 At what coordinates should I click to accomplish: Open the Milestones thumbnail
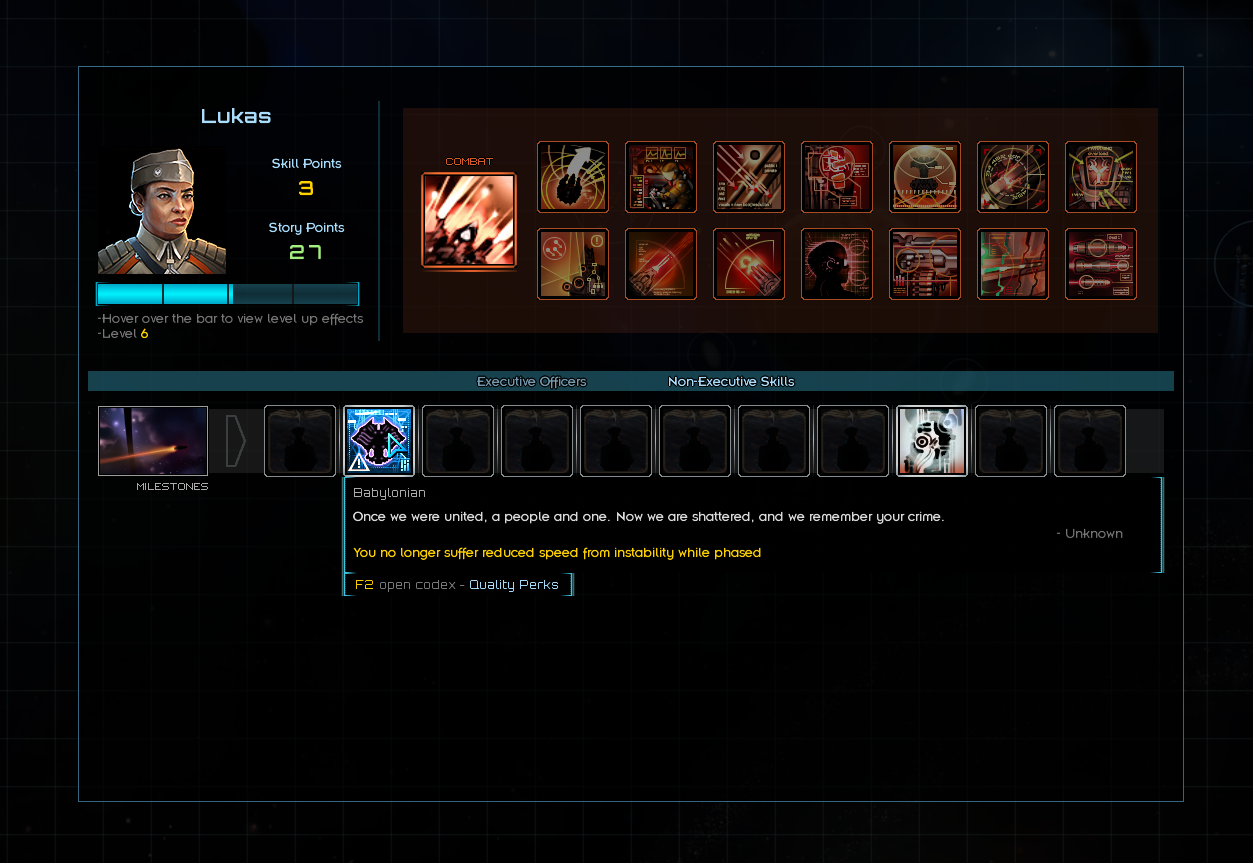153,441
